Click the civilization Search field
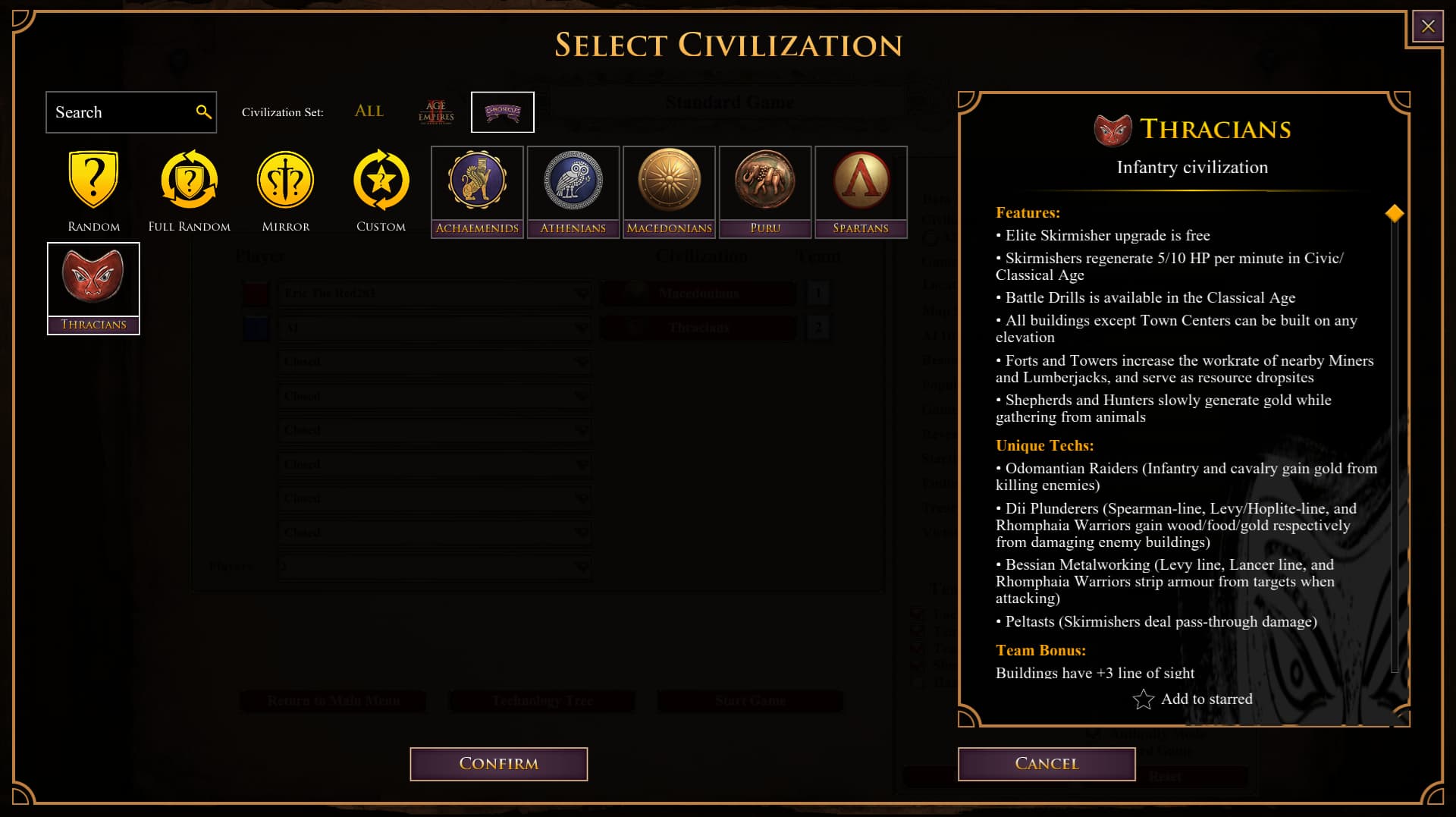 (x=121, y=112)
